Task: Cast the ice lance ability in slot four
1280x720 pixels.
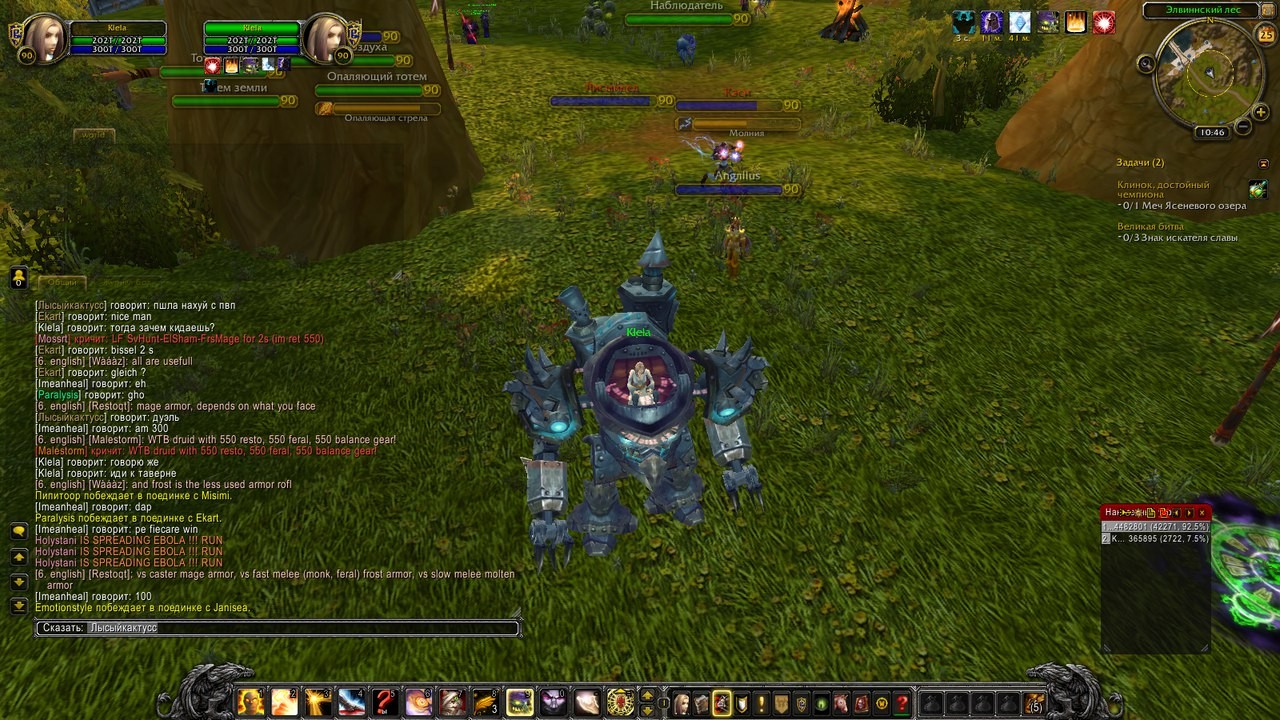Action: (351, 702)
